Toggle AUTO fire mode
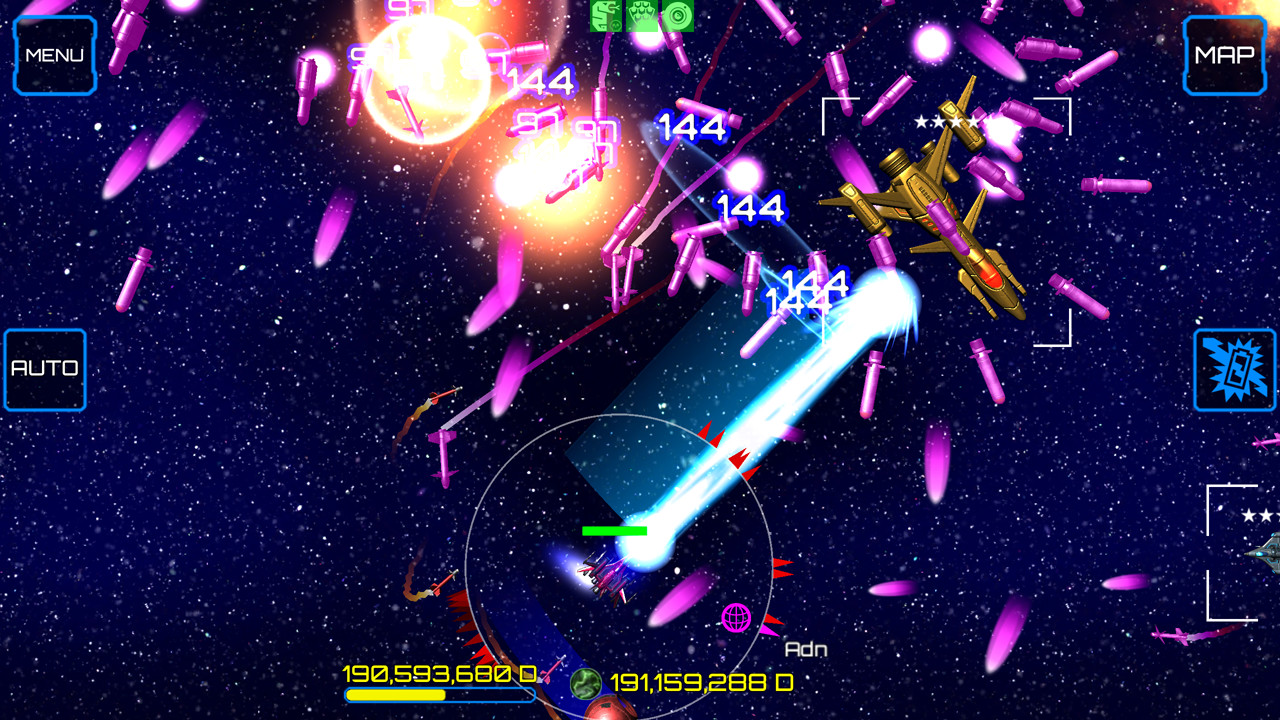1280x720 pixels. coord(45,369)
